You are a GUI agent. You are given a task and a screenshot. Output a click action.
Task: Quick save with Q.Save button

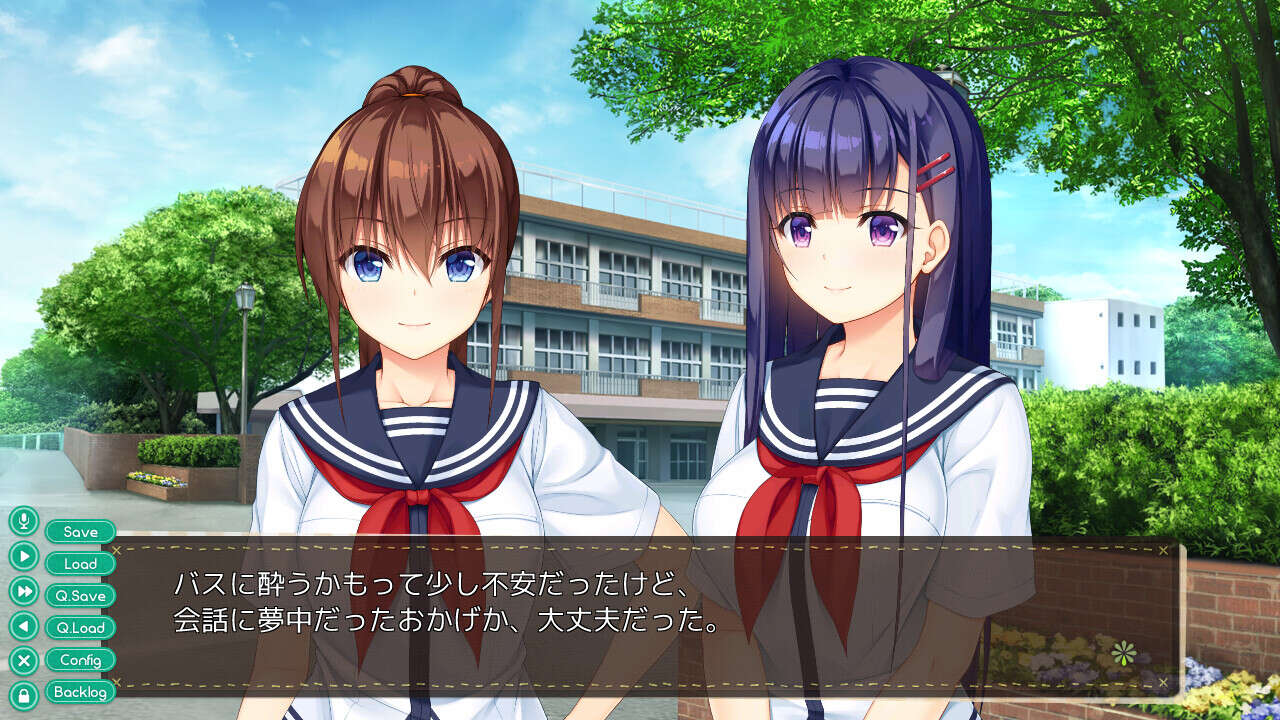point(80,596)
